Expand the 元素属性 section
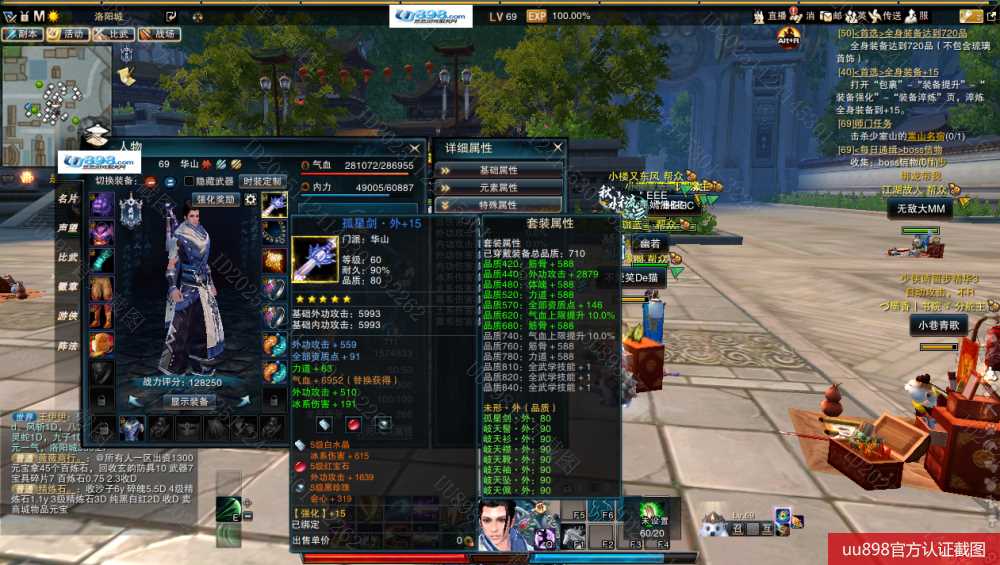 click(x=499, y=187)
